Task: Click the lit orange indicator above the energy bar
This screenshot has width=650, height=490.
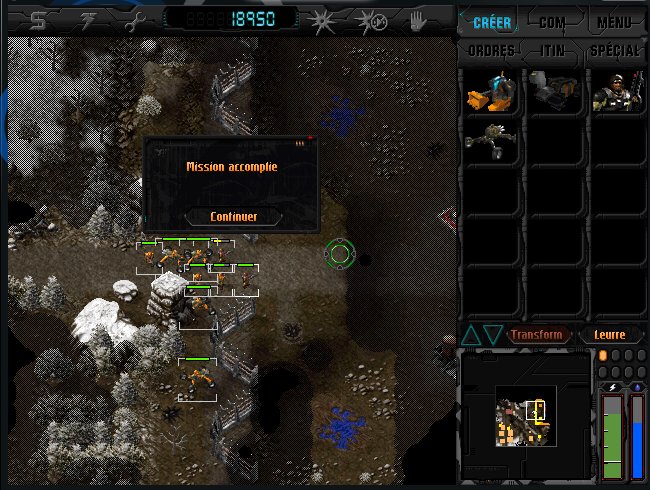Action: pyautogui.click(x=603, y=356)
